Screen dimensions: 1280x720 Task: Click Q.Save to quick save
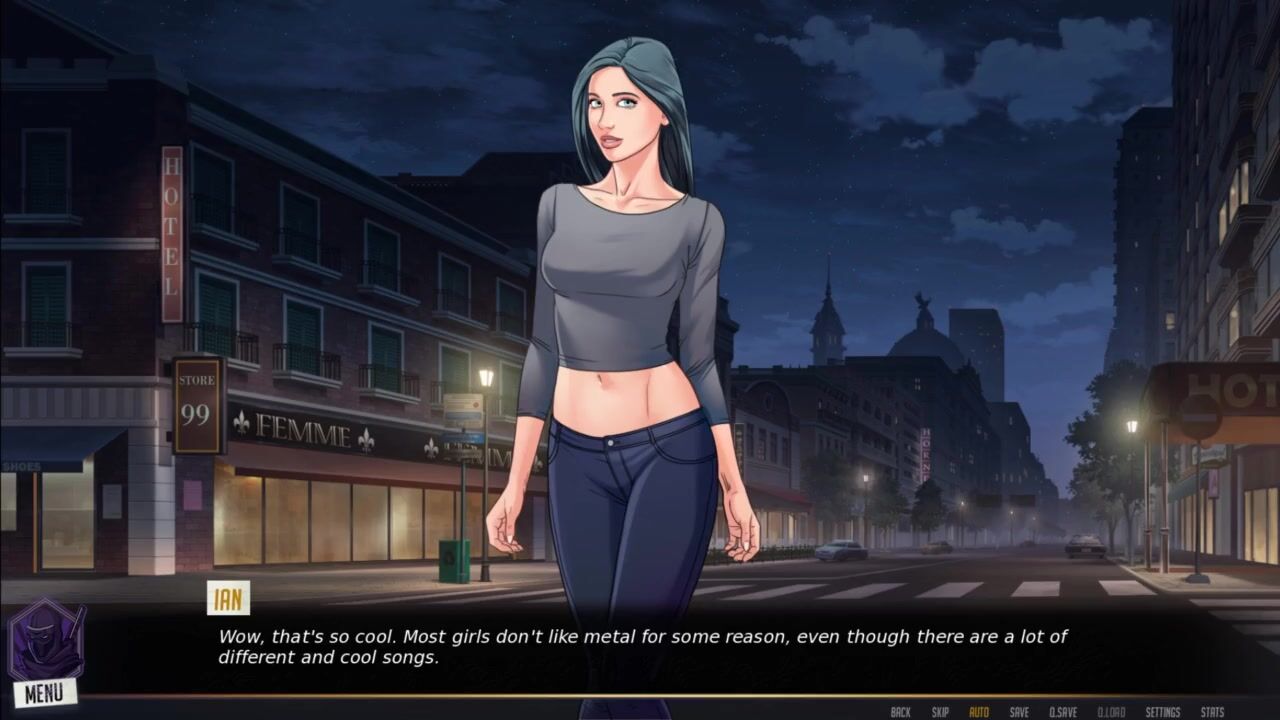pos(1062,712)
